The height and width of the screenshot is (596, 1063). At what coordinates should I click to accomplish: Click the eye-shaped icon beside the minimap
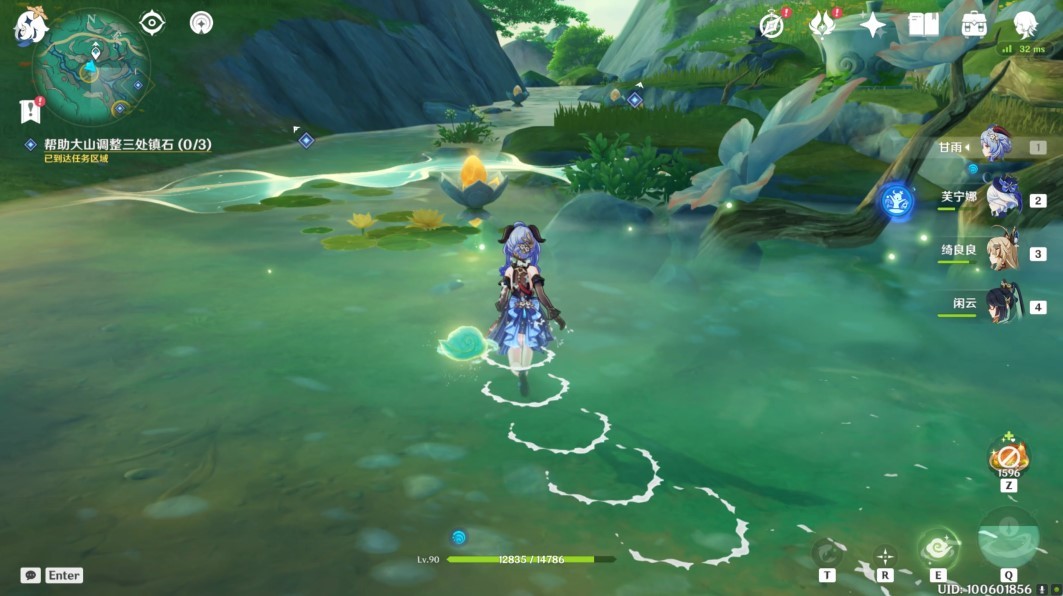tap(152, 22)
